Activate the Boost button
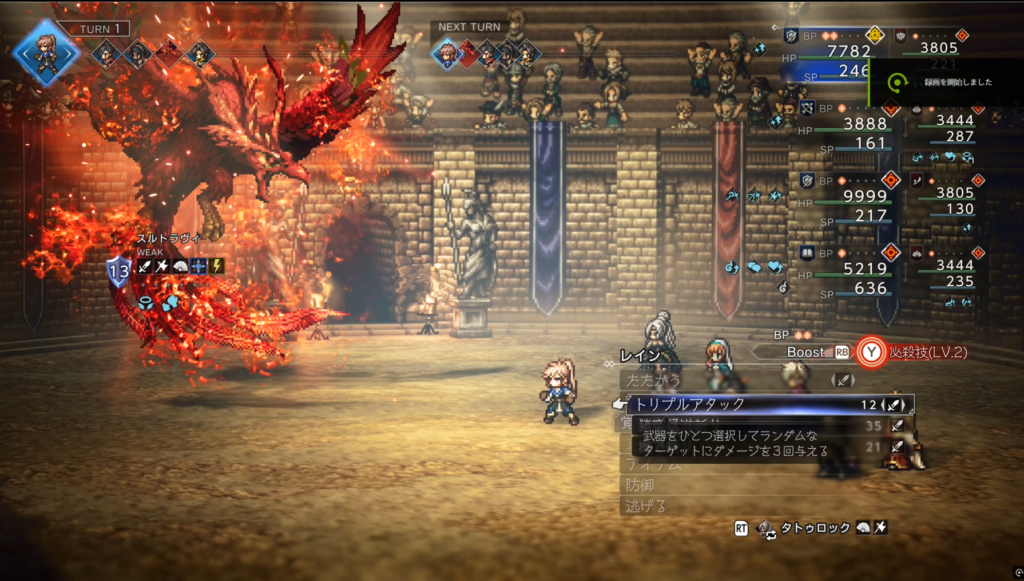 click(x=805, y=352)
